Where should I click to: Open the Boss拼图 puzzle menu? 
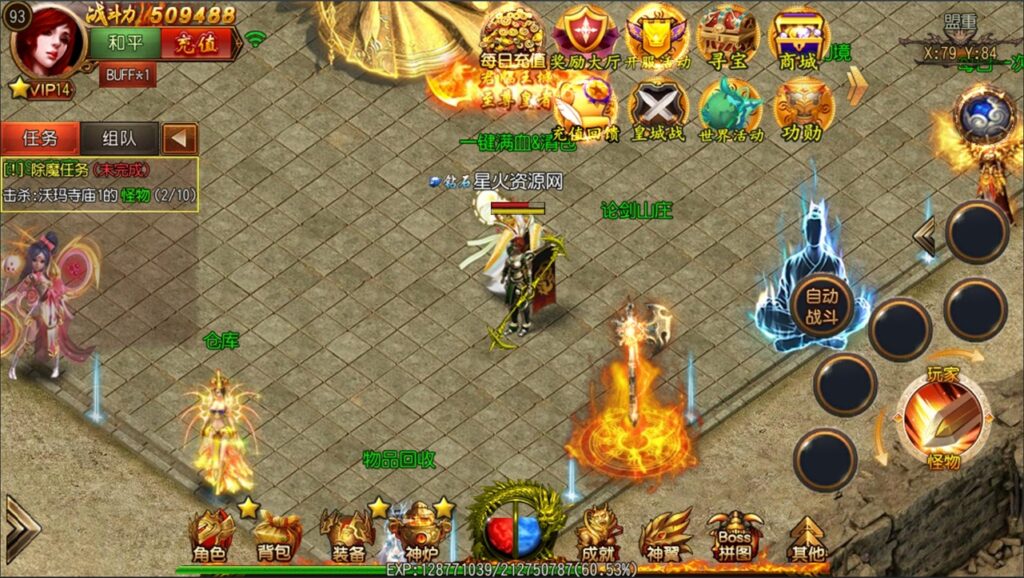[x=734, y=535]
